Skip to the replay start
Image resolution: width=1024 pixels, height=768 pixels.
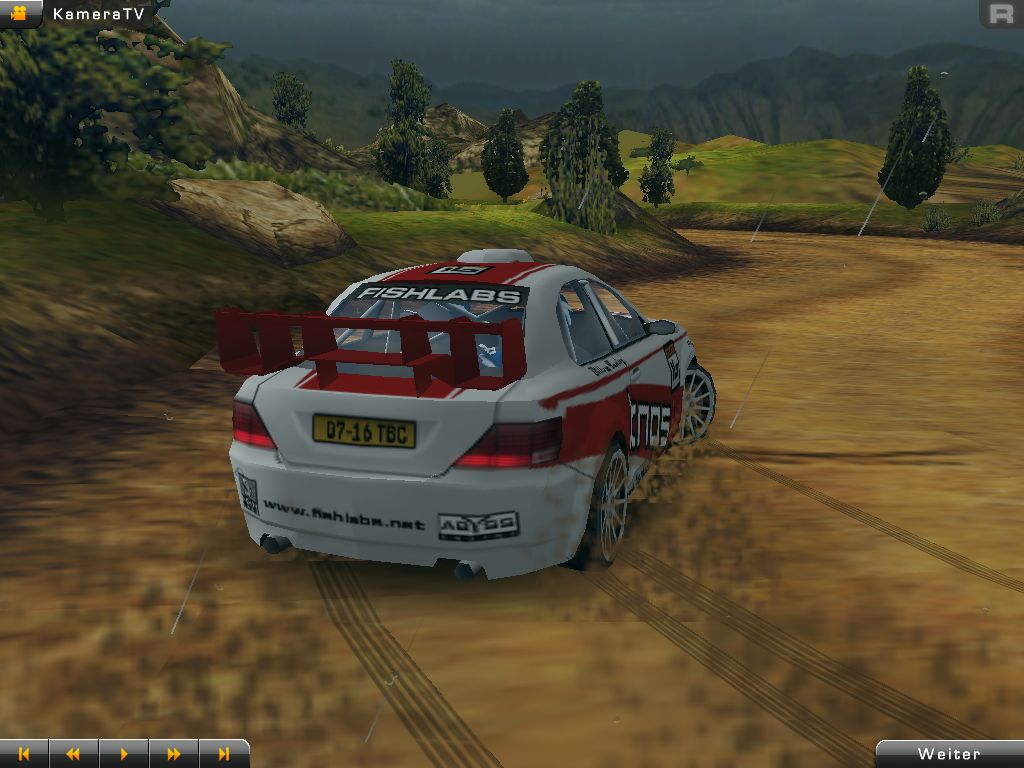[x=24, y=754]
